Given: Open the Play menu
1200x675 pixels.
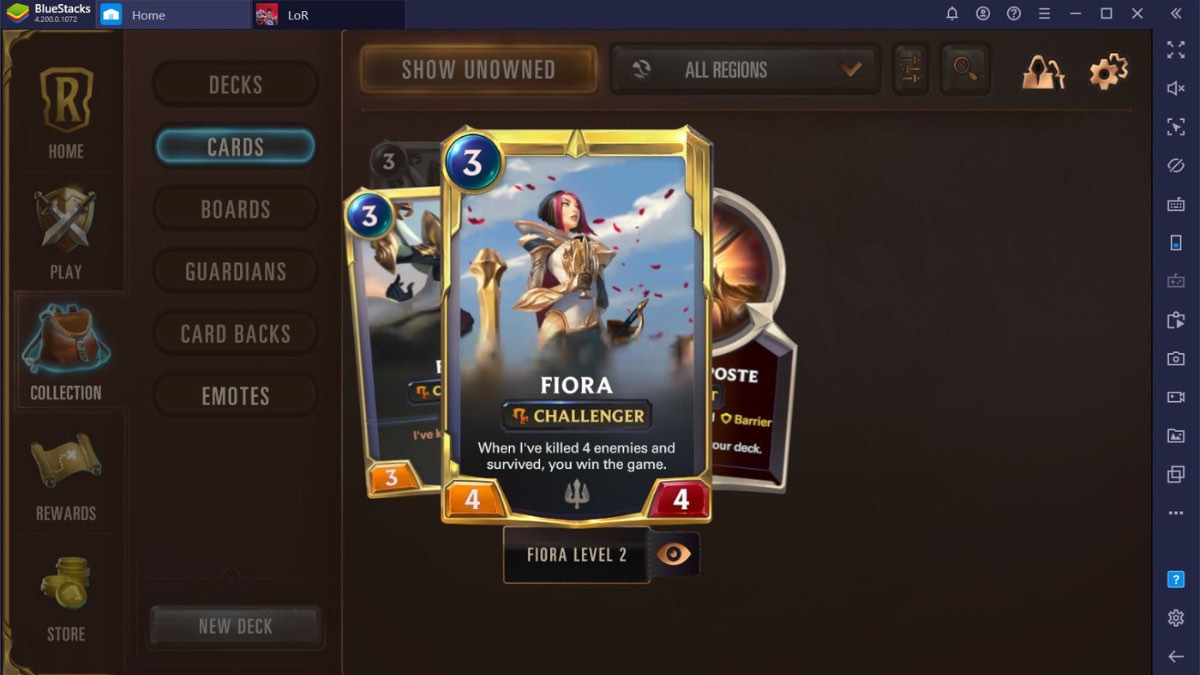Looking at the screenshot, I should tap(66, 233).
